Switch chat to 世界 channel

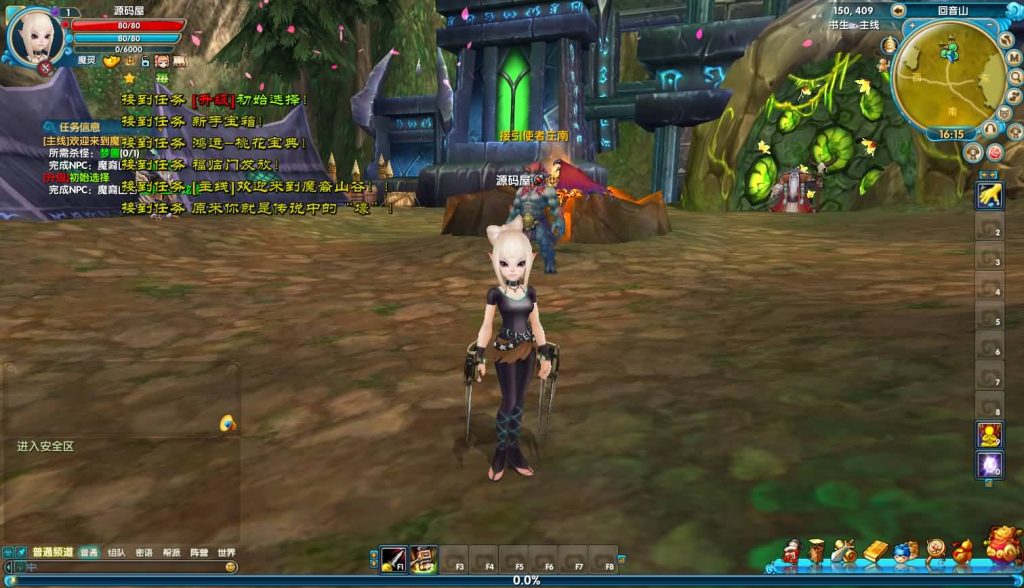tap(227, 552)
